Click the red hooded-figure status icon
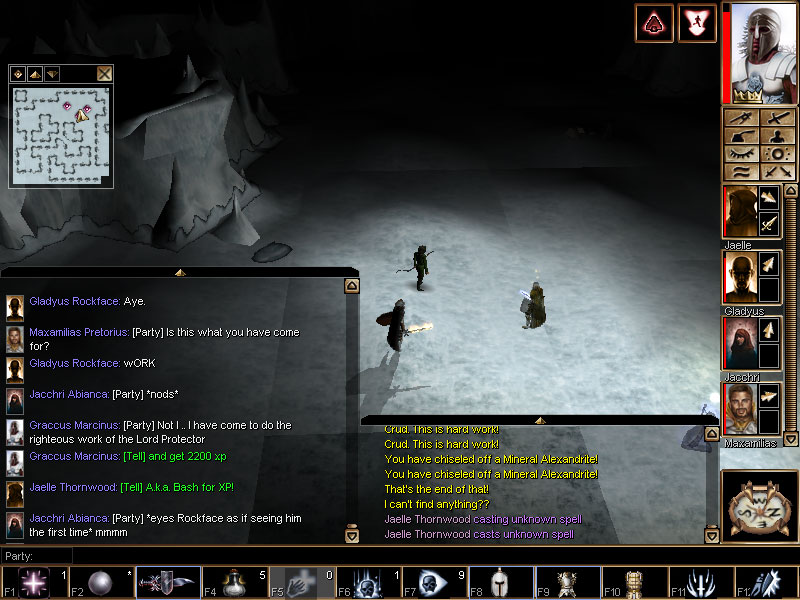 (654, 22)
